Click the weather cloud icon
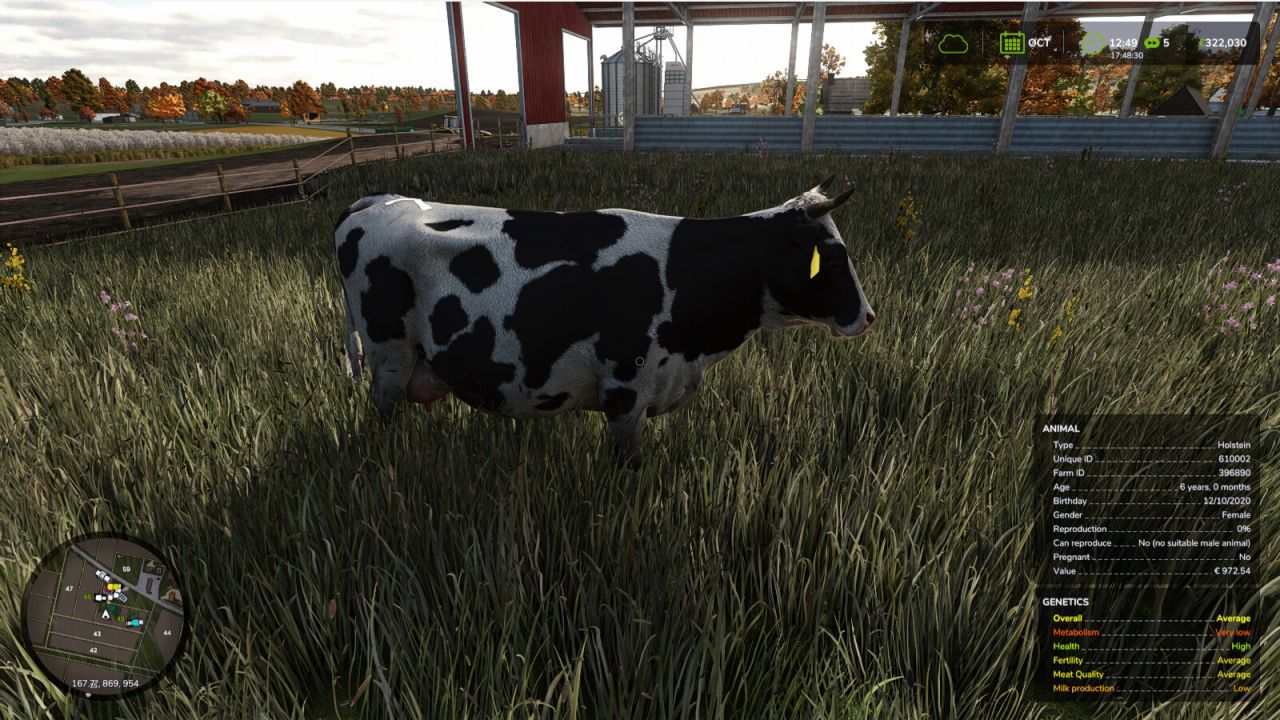The height and width of the screenshot is (720, 1280). coord(953,42)
